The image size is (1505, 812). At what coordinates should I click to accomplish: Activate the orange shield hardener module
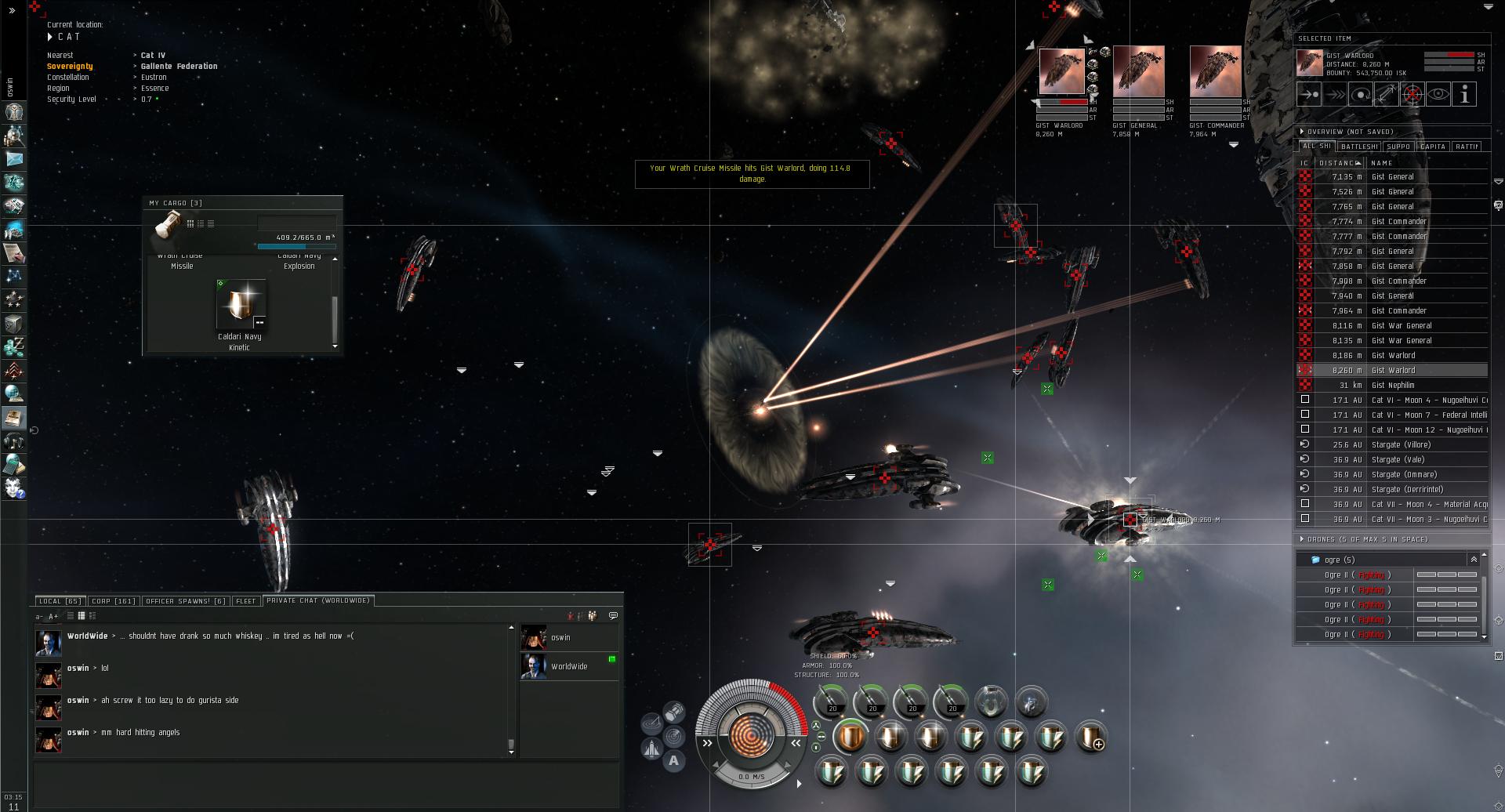[850, 738]
